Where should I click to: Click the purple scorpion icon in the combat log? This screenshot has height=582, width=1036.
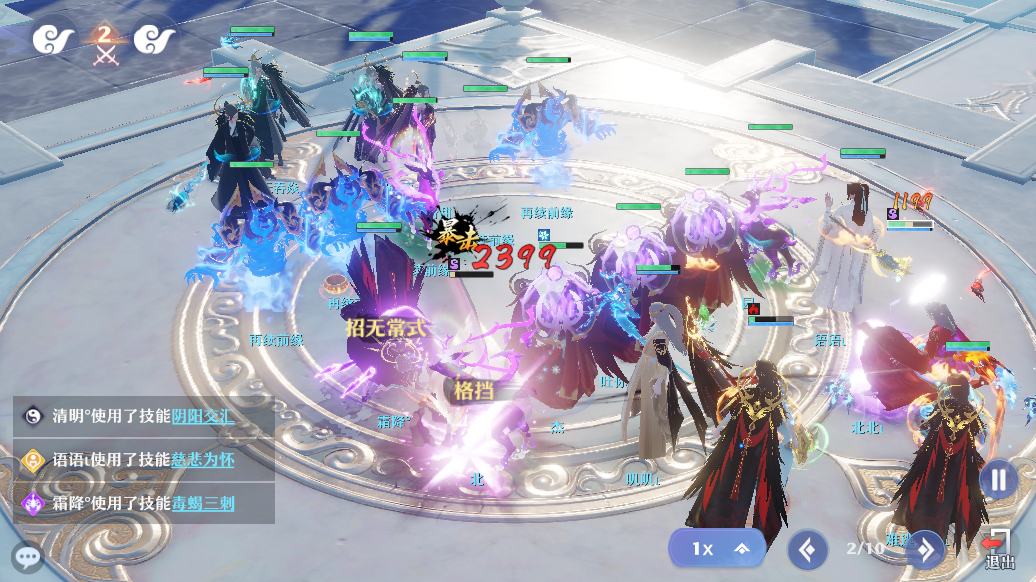[x=33, y=502]
